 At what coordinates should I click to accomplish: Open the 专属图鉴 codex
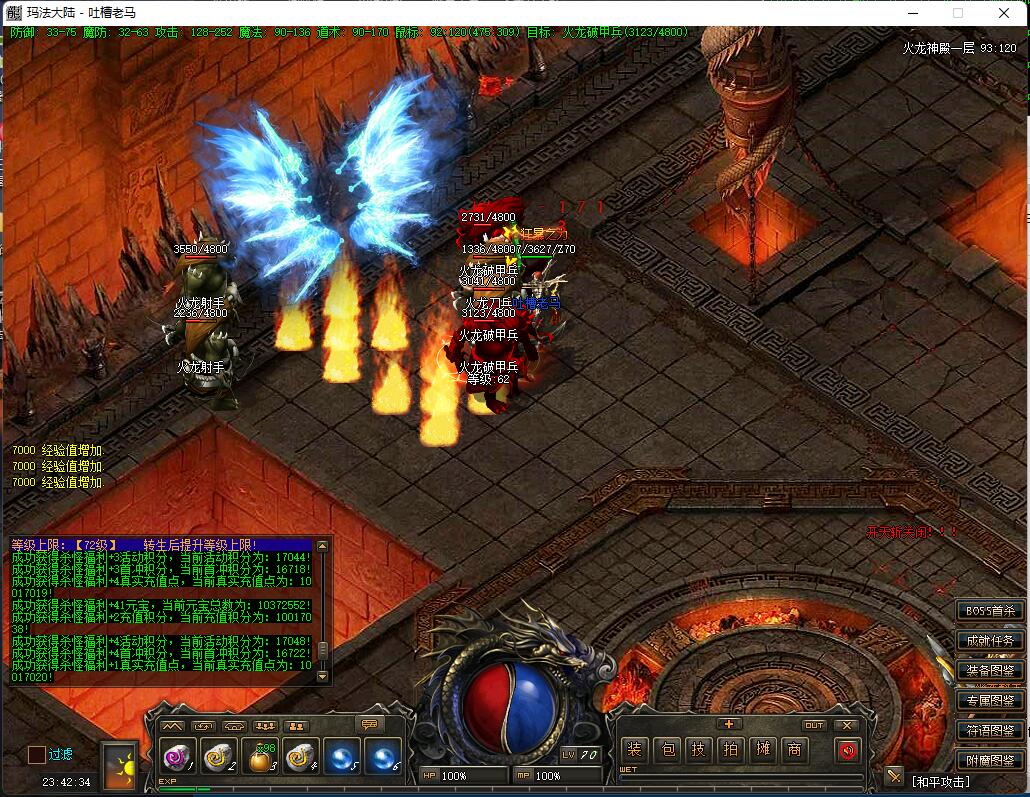989,700
